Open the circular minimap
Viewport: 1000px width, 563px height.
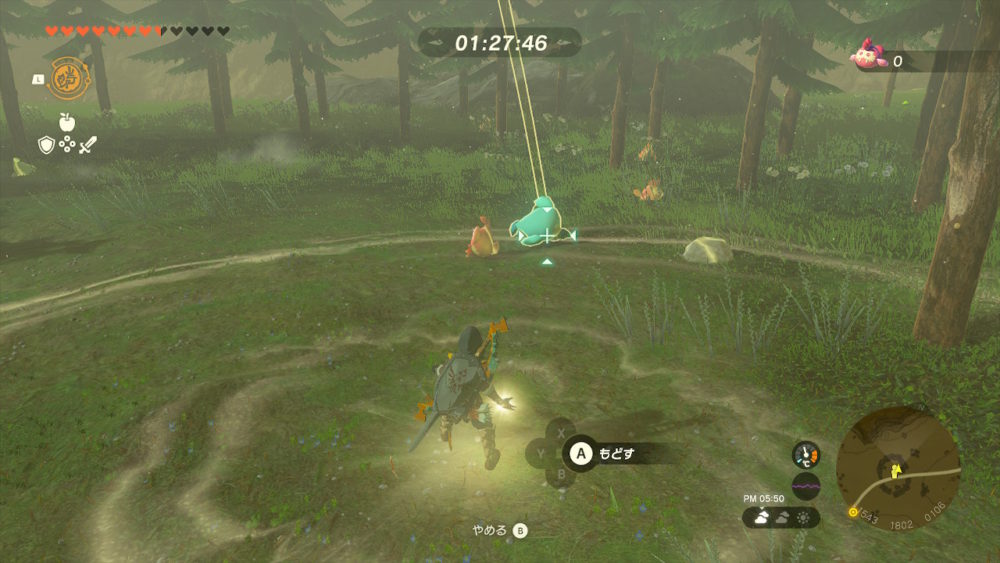[897, 468]
